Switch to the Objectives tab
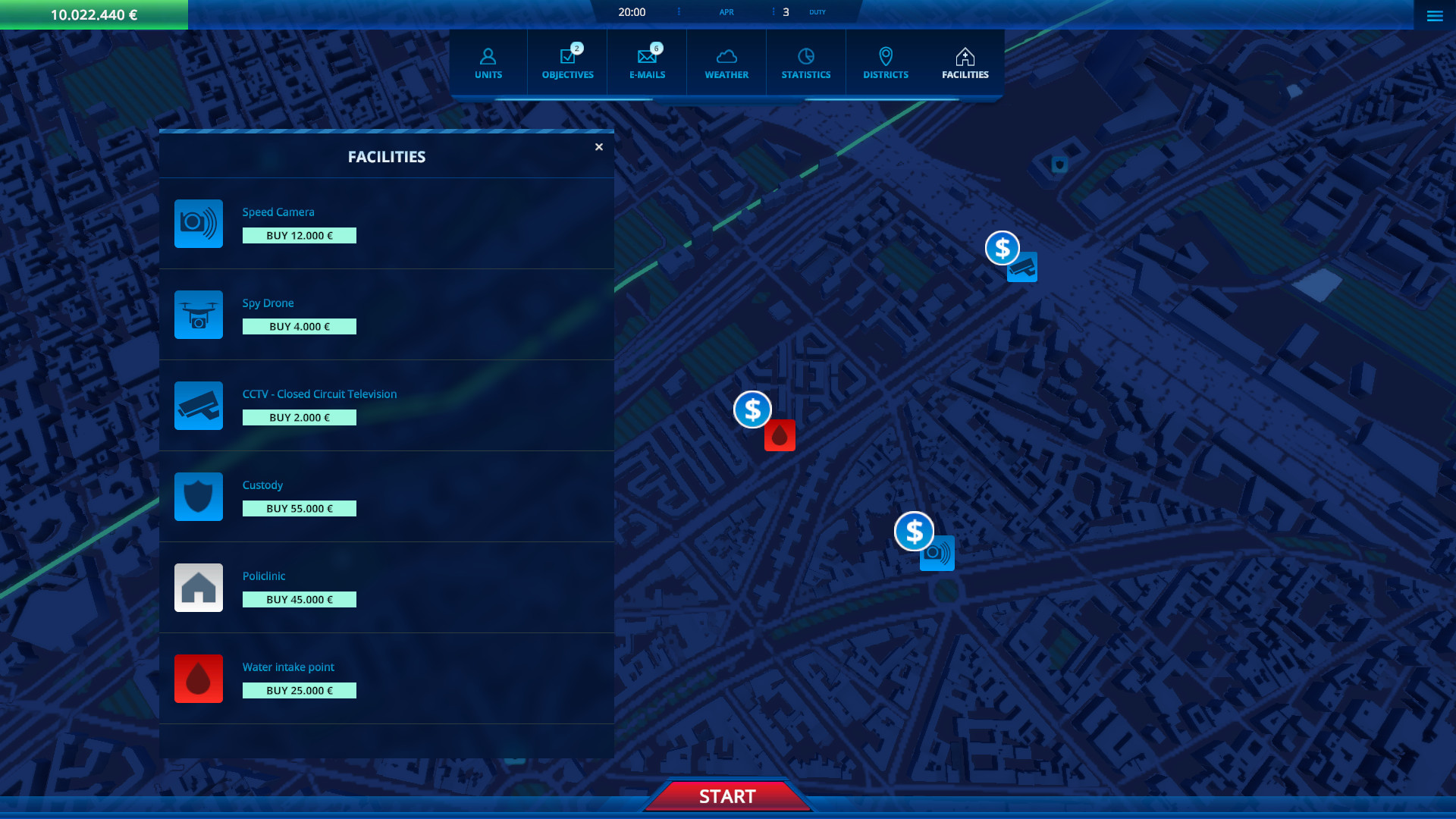Image resolution: width=1456 pixels, height=819 pixels. pyautogui.click(x=566, y=61)
